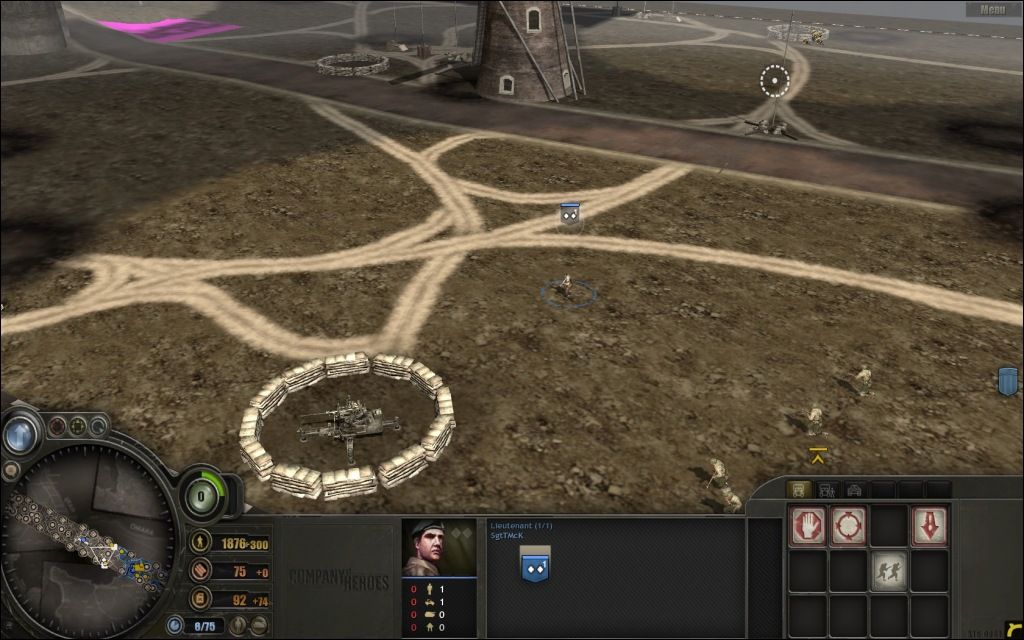Open the Menu button
1024x640 pixels.
click(992, 10)
